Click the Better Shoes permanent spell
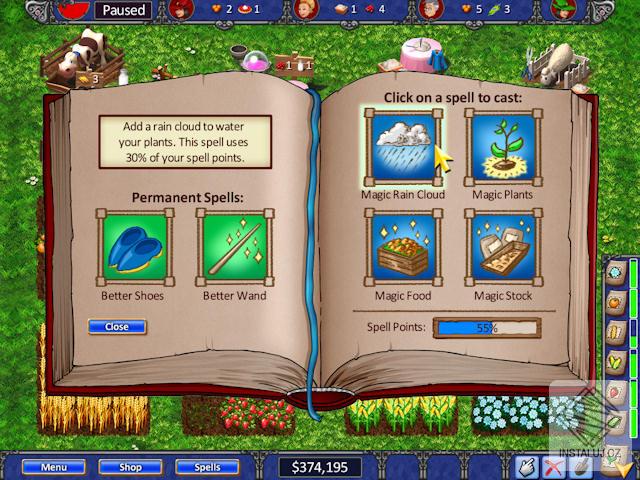 (x=131, y=246)
